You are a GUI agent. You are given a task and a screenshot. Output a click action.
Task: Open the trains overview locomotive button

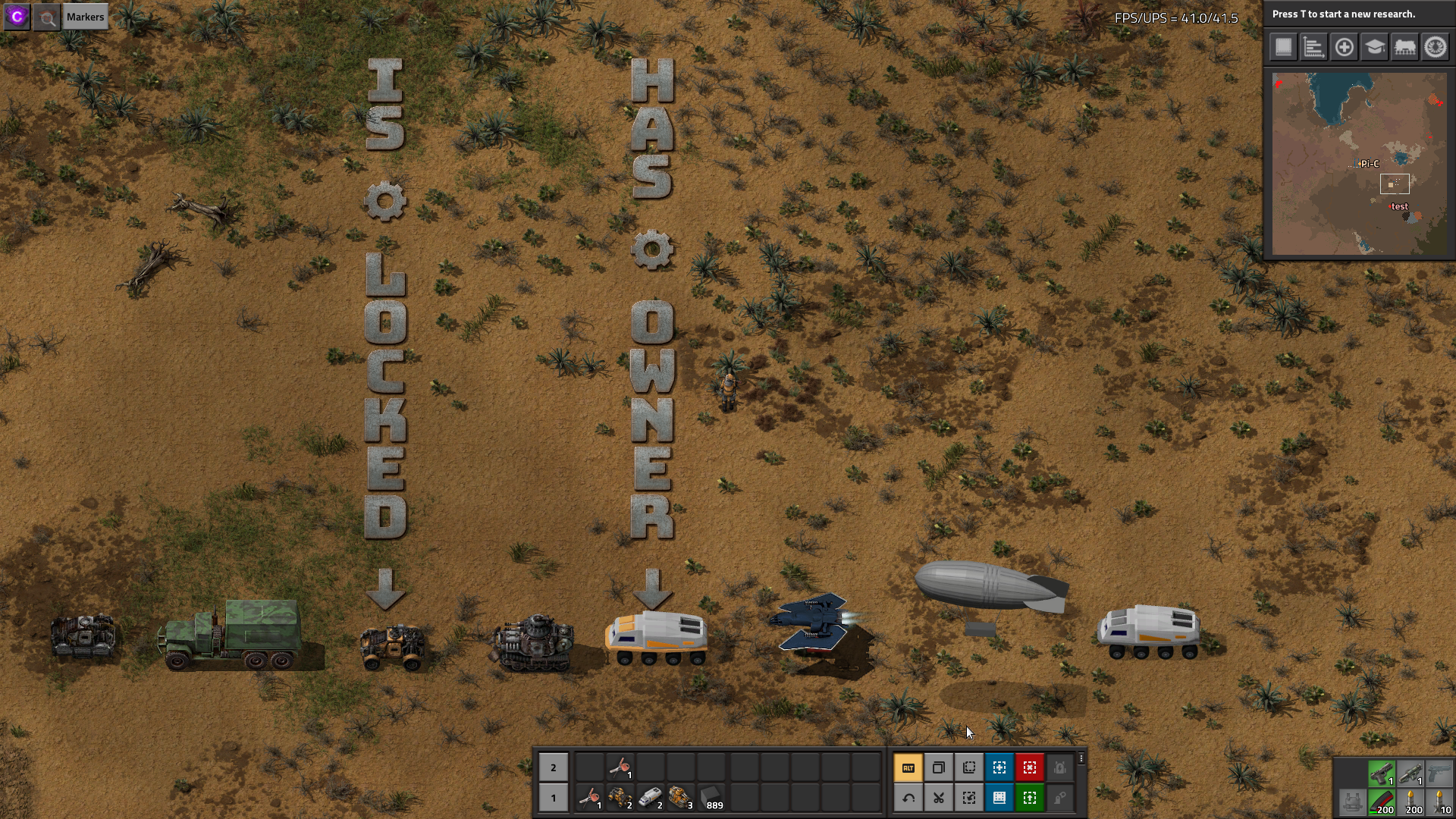click(x=1404, y=47)
